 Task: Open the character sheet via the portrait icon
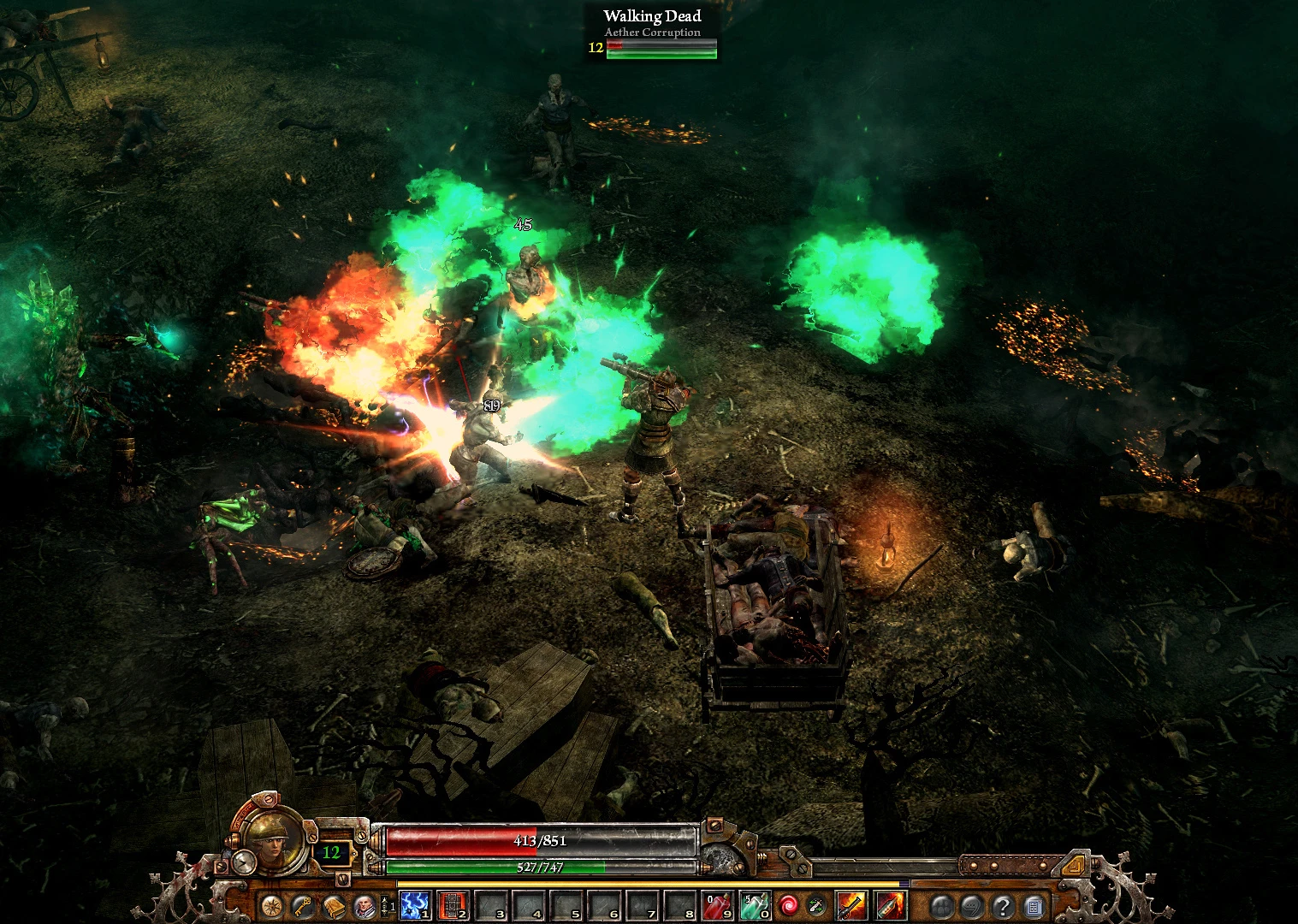tap(364, 905)
